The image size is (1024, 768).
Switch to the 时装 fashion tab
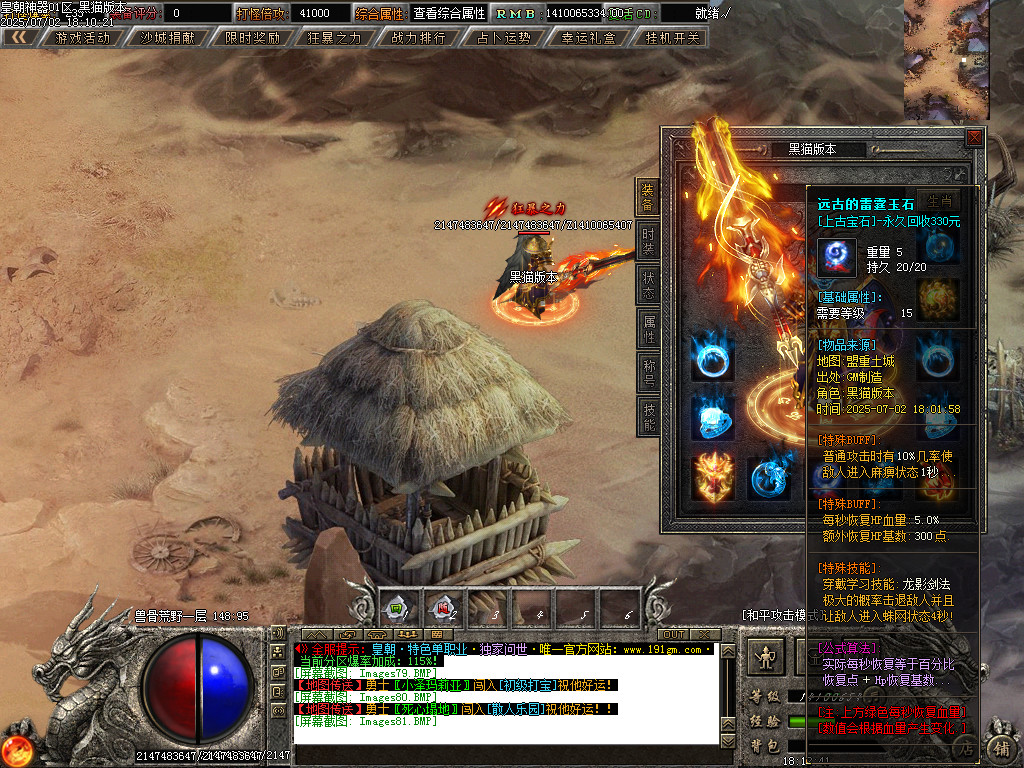[x=648, y=240]
